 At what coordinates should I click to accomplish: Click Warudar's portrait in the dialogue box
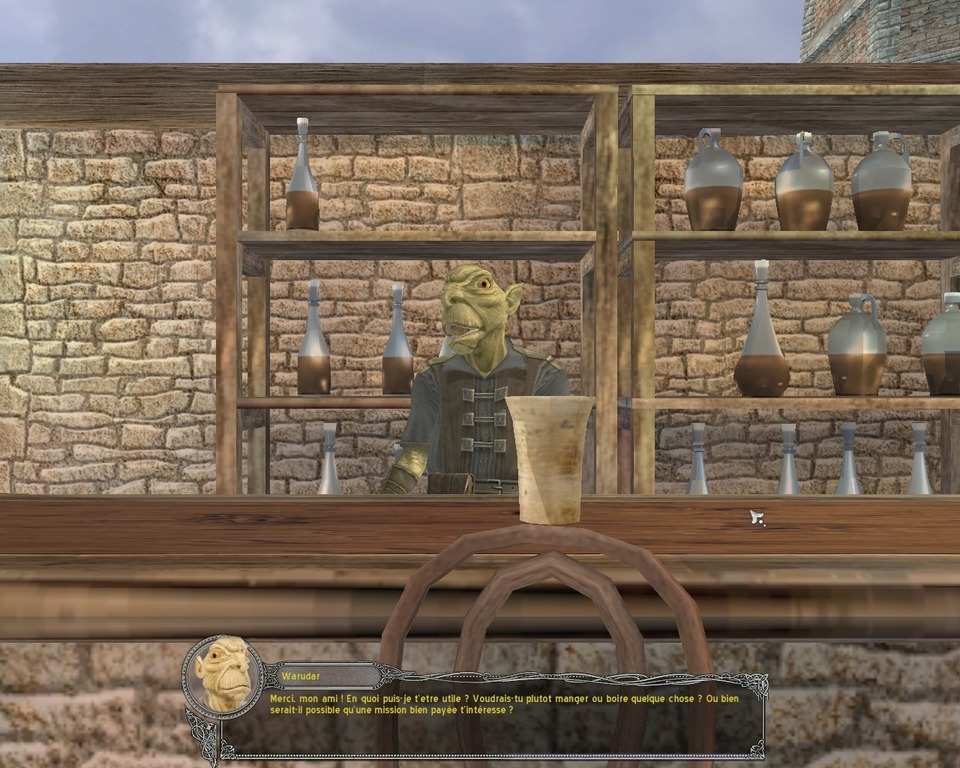222,675
